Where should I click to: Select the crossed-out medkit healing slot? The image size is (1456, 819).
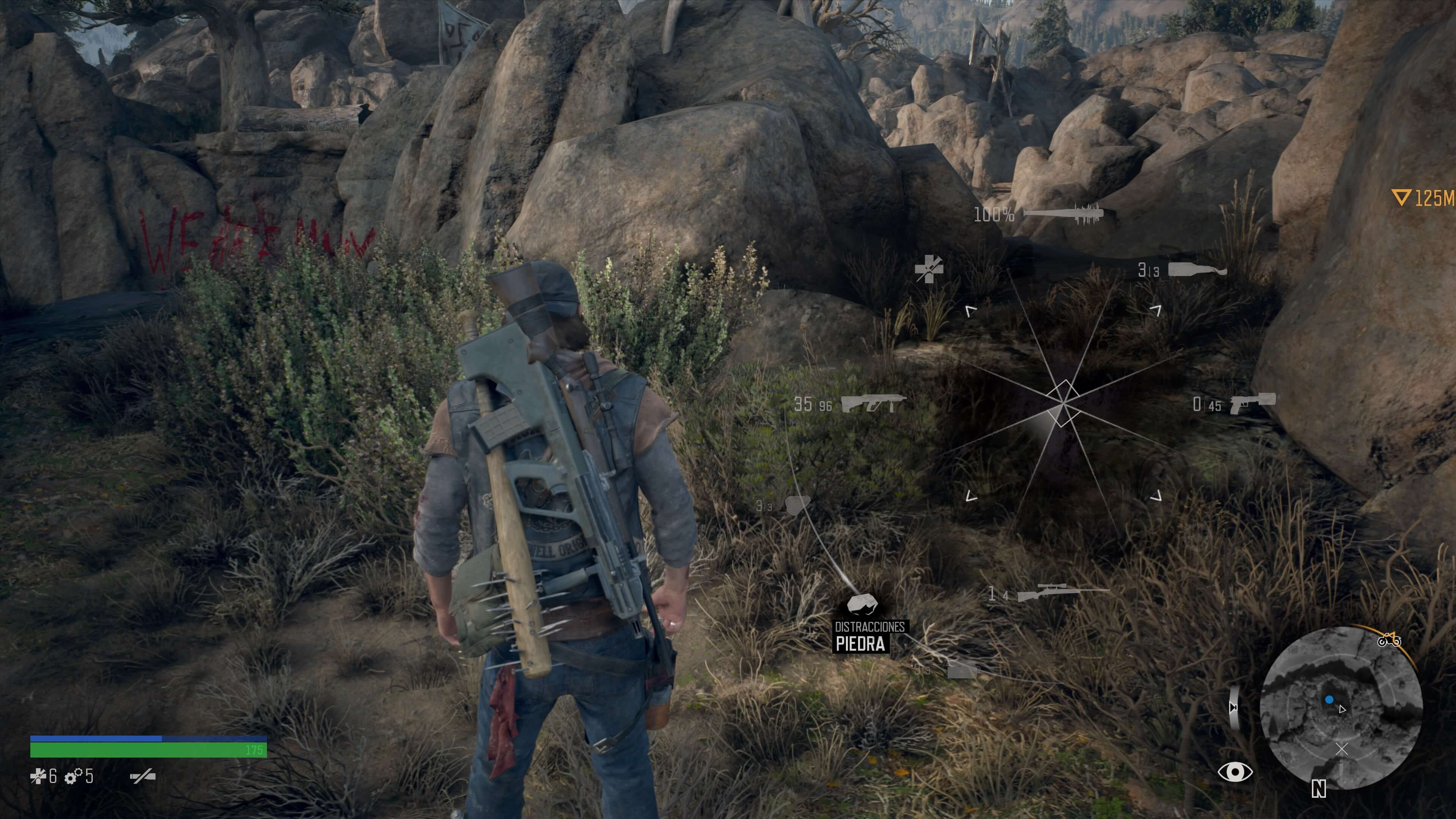[929, 268]
